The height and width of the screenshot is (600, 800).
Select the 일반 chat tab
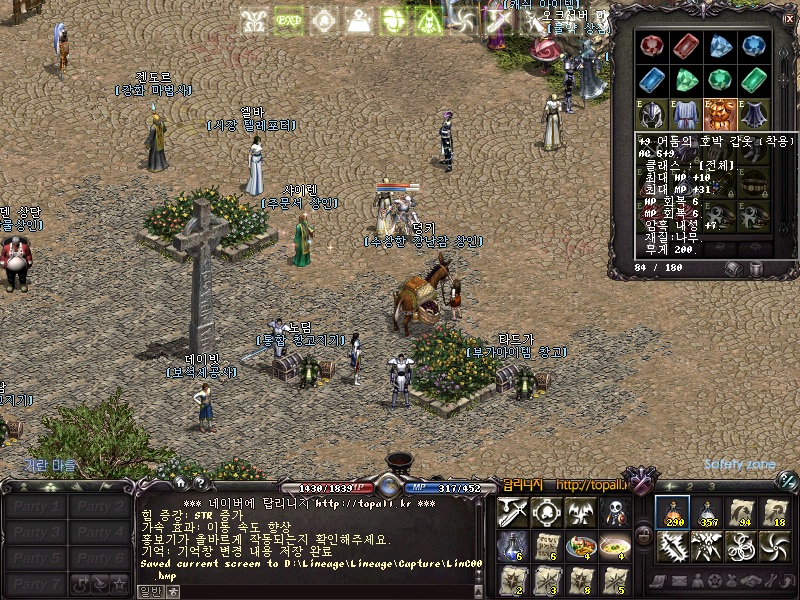pos(151,592)
